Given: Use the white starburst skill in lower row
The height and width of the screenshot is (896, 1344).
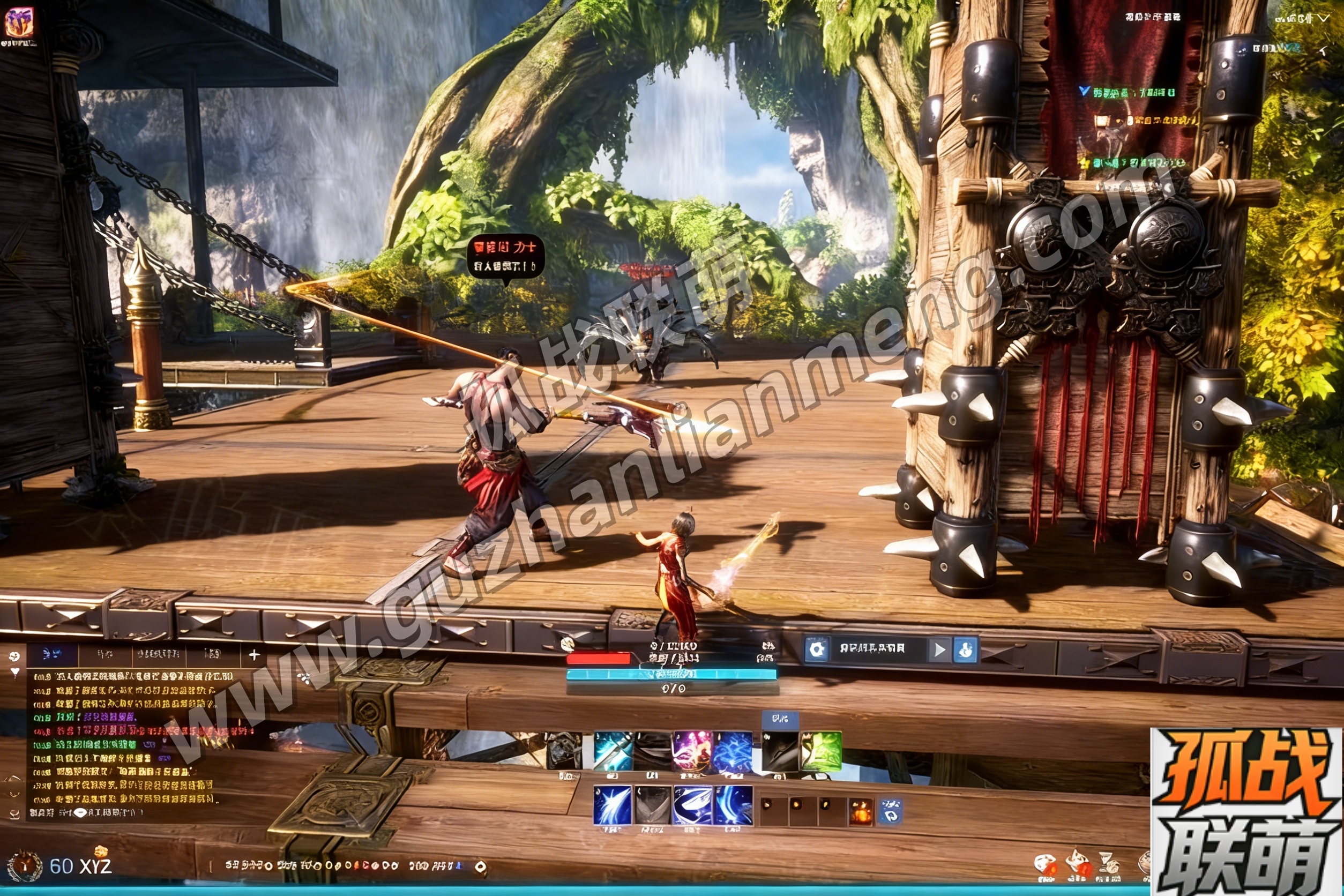Looking at the screenshot, I should (x=613, y=805).
